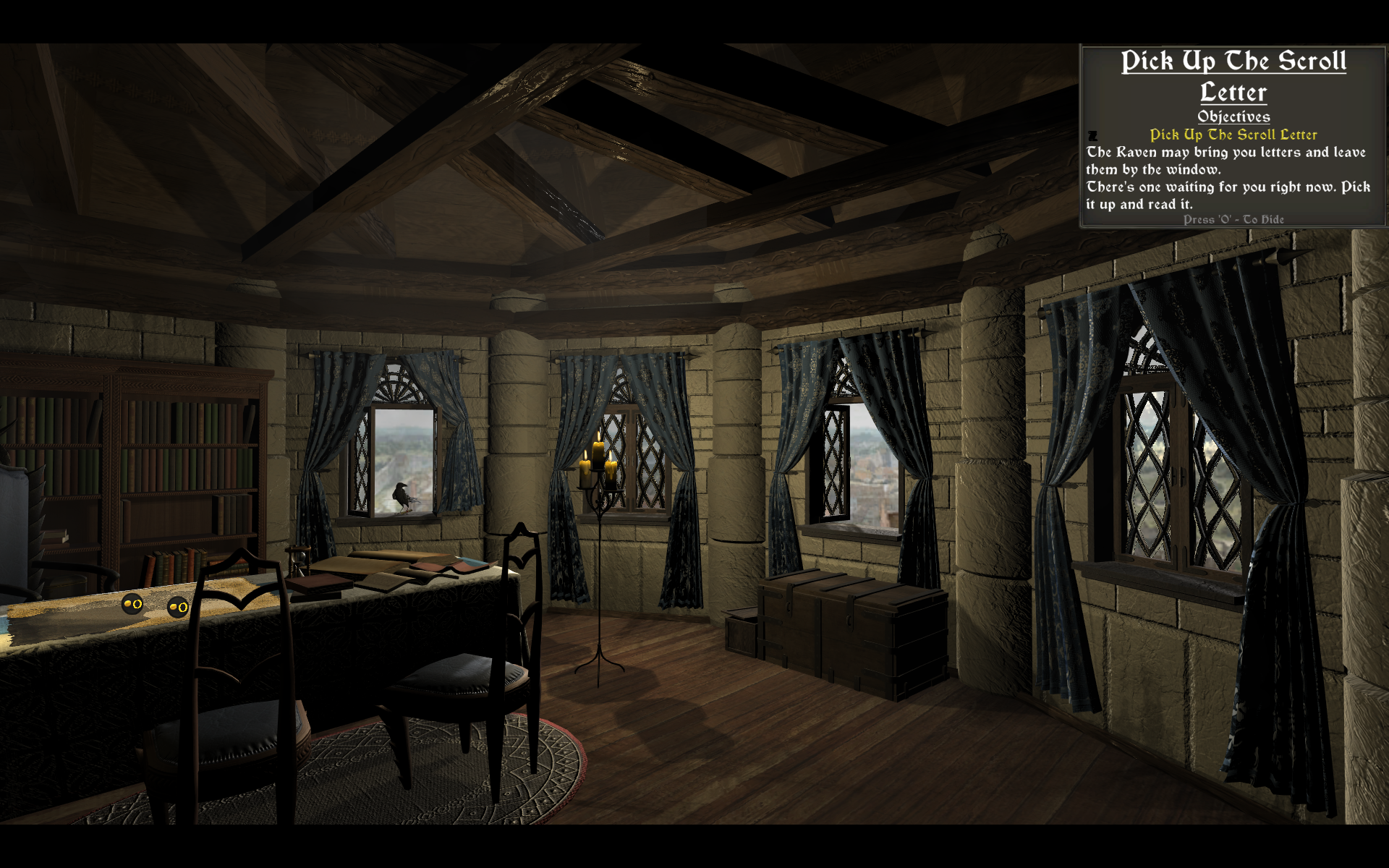Select the yellow Pick Up The Scroll Letter objective
The height and width of the screenshot is (868, 1389).
click(x=1233, y=135)
